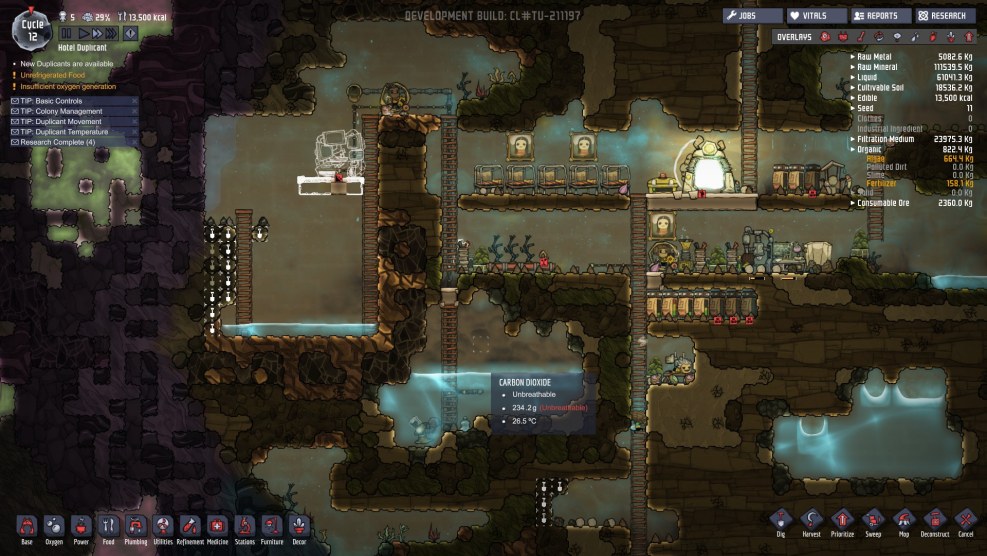
Task: Pause the game with the pause button
Action: [x=67, y=33]
